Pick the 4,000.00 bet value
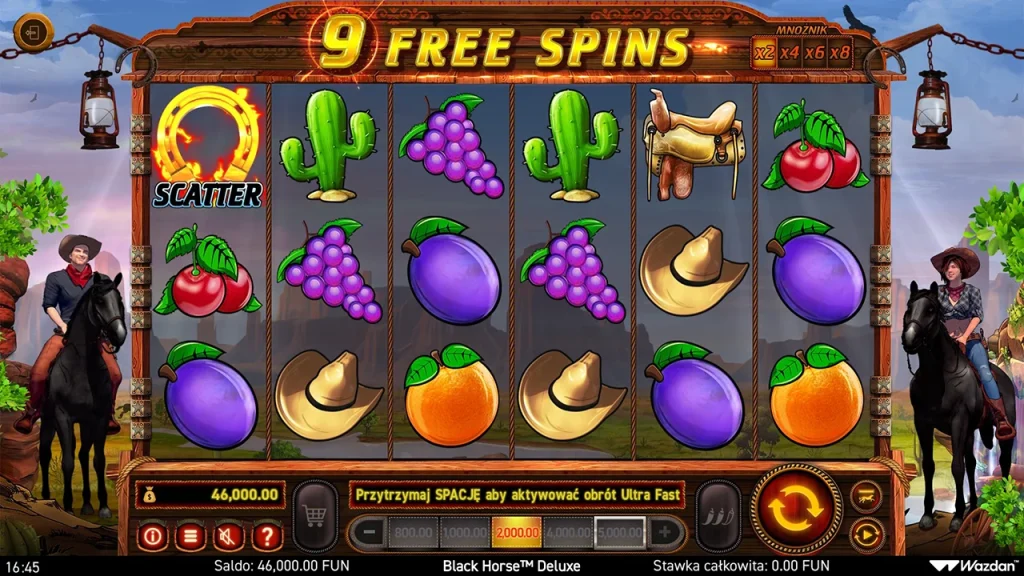This screenshot has width=1024, height=576. (568, 533)
